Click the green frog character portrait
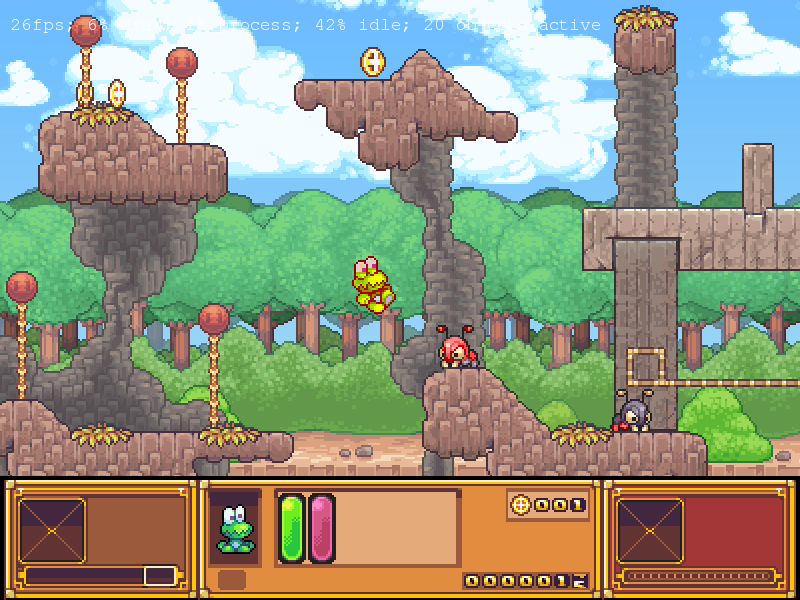 235,529
